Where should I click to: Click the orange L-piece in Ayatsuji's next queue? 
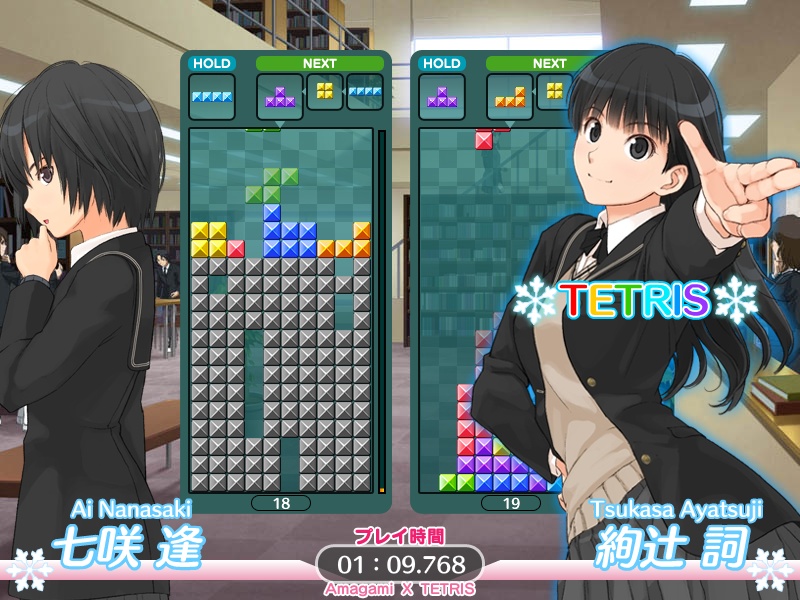[x=510, y=97]
